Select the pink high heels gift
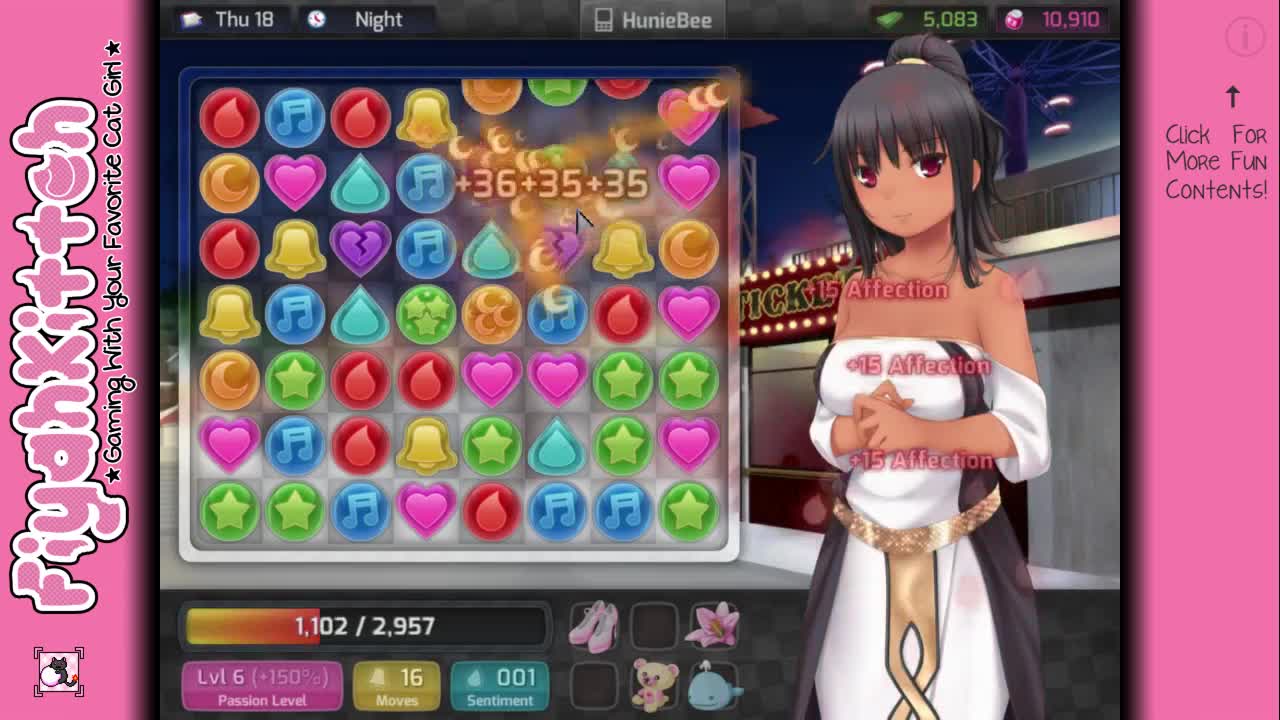 point(594,626)
